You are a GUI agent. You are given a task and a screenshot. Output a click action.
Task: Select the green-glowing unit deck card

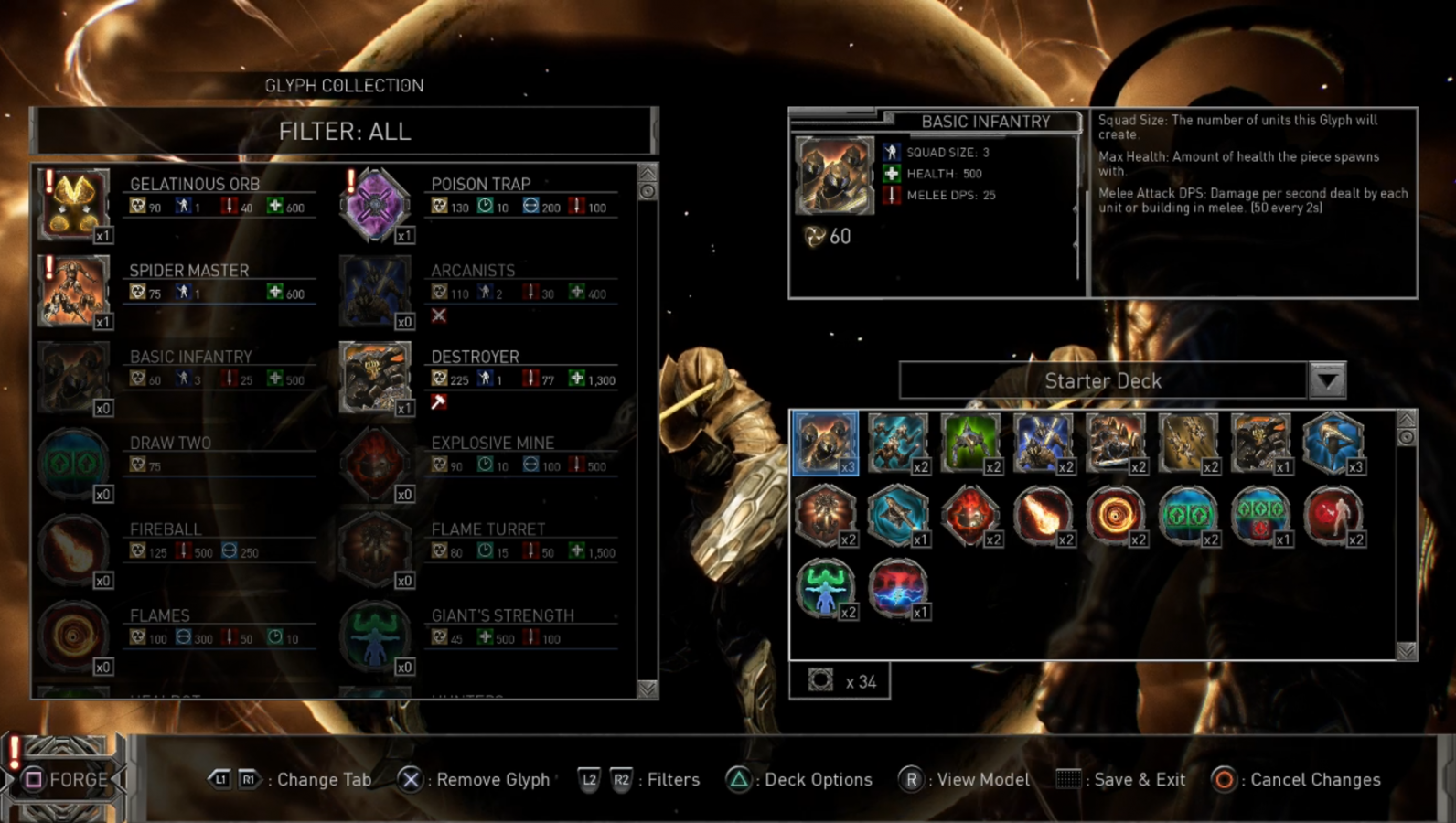point(969,444)
